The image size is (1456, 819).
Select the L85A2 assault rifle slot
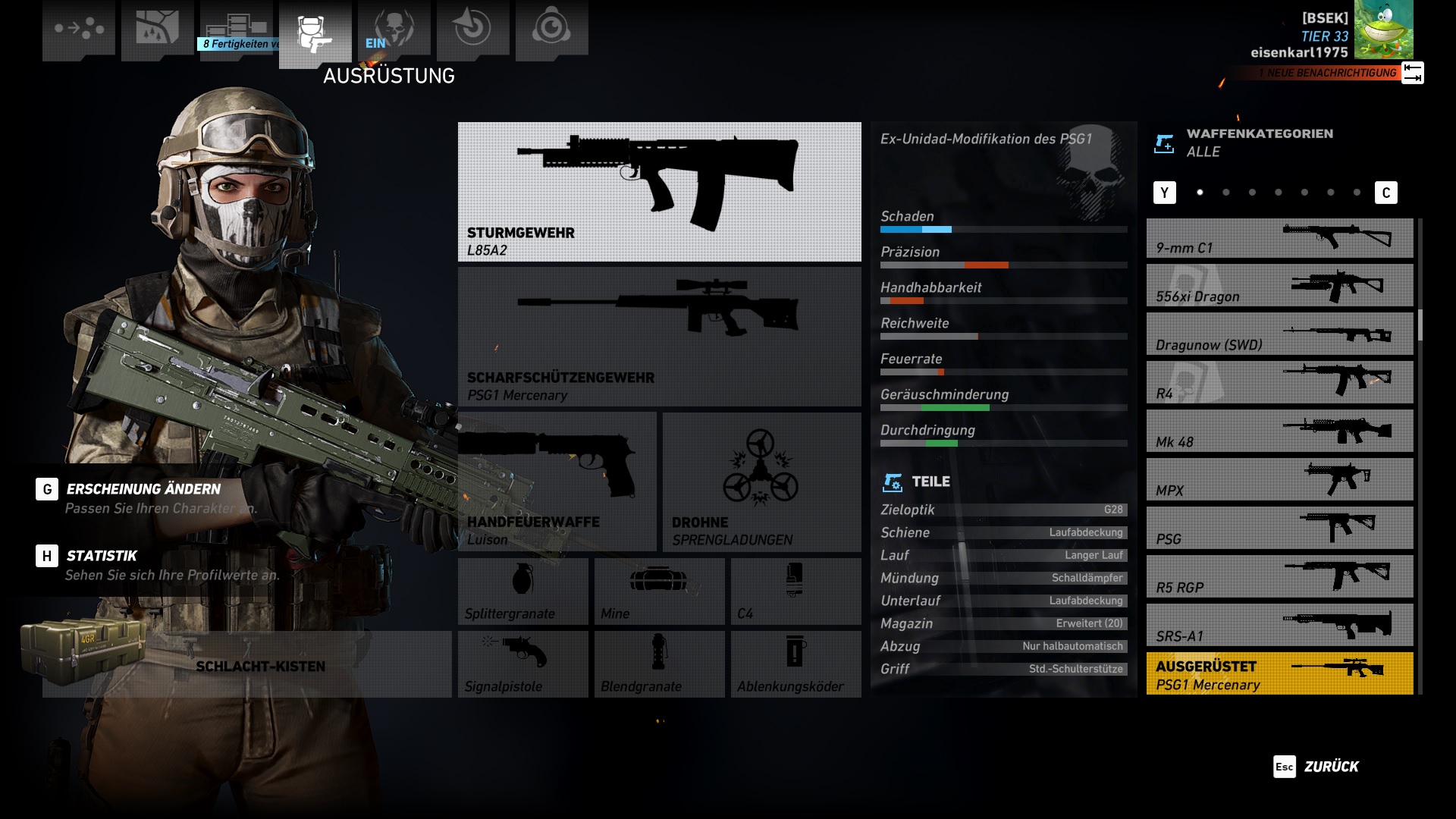(x=659, y=192)
